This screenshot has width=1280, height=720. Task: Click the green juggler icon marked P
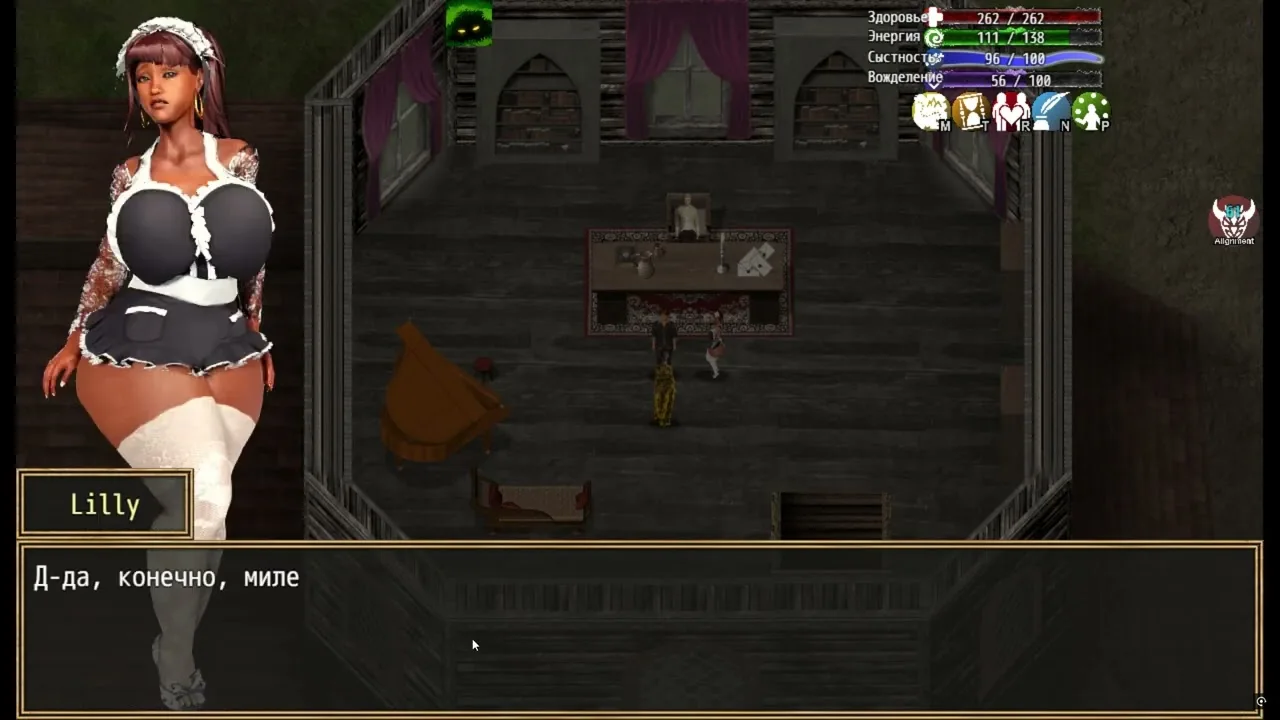[1091, 111]
